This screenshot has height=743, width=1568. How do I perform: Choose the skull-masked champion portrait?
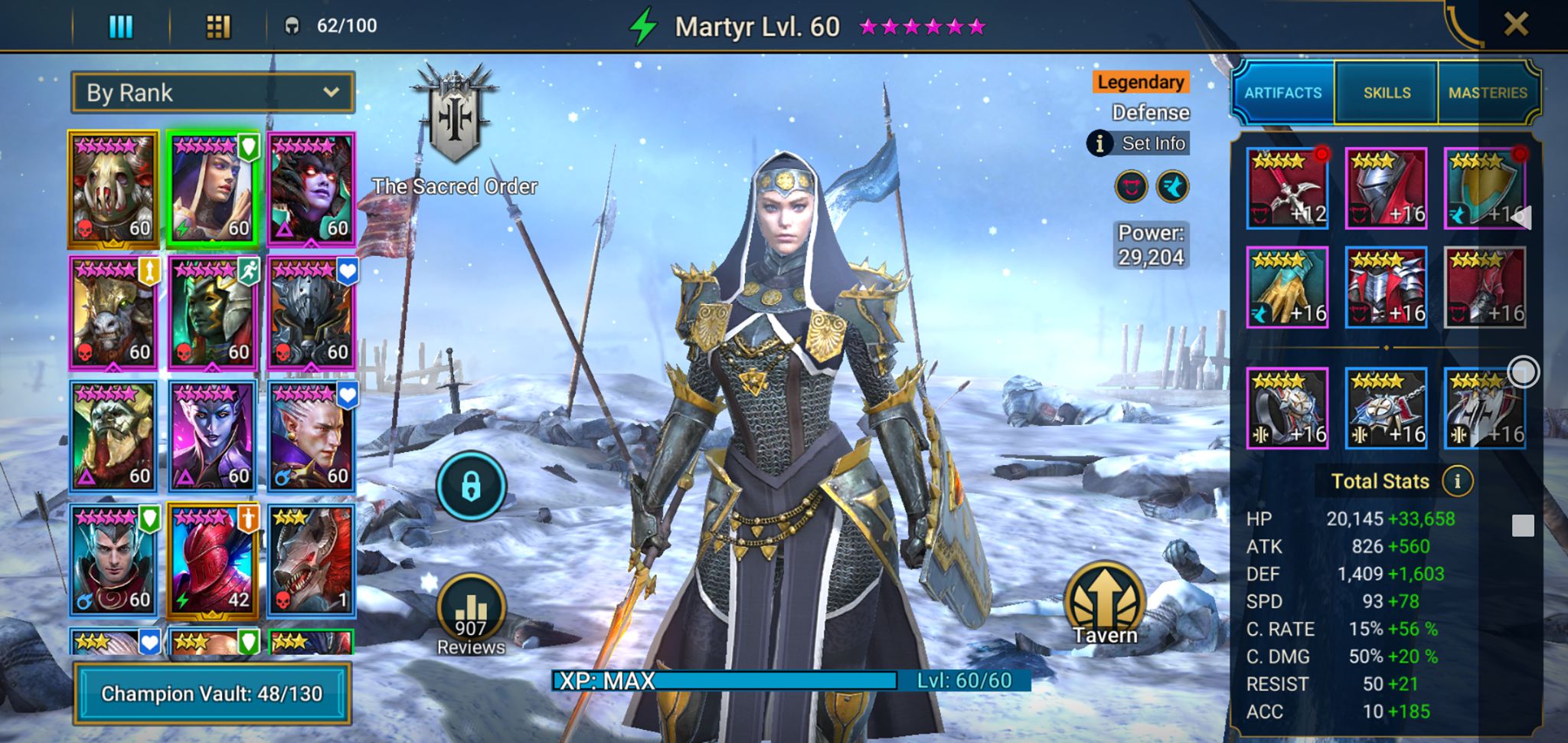pyautogui.click(x=113, y=189)
